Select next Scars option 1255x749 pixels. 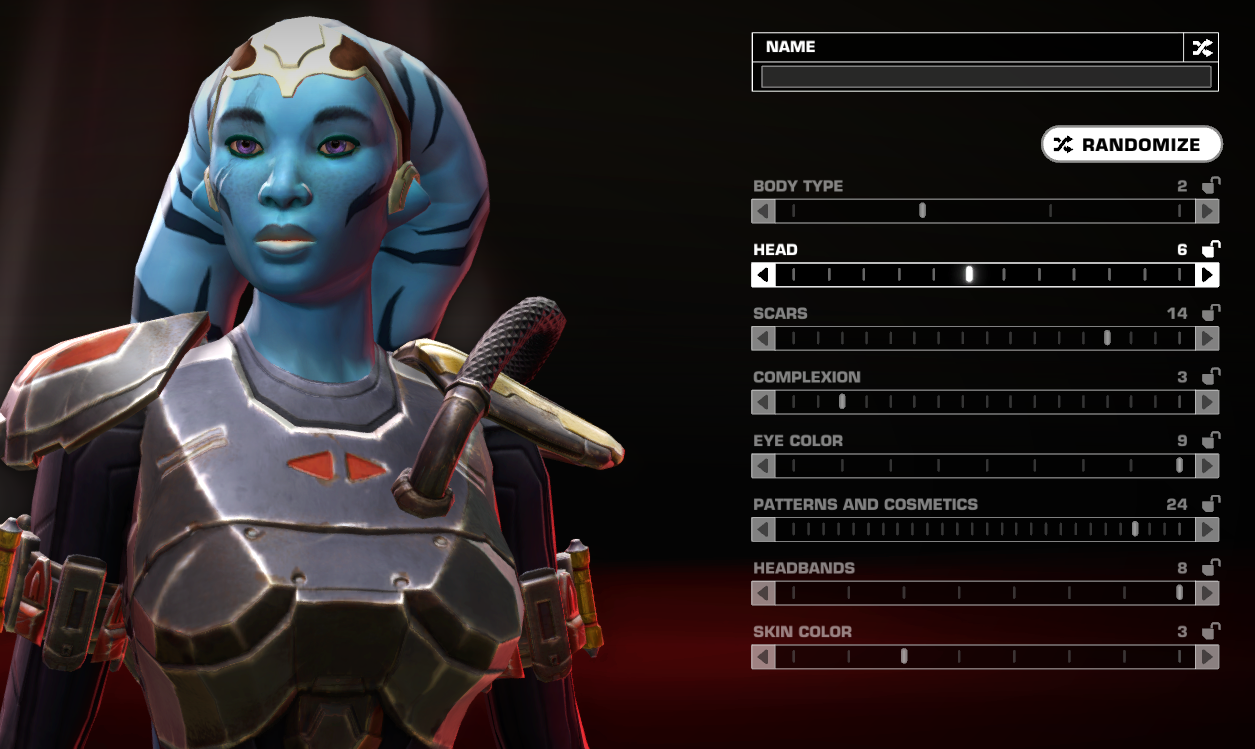[x=1207, y=339]
